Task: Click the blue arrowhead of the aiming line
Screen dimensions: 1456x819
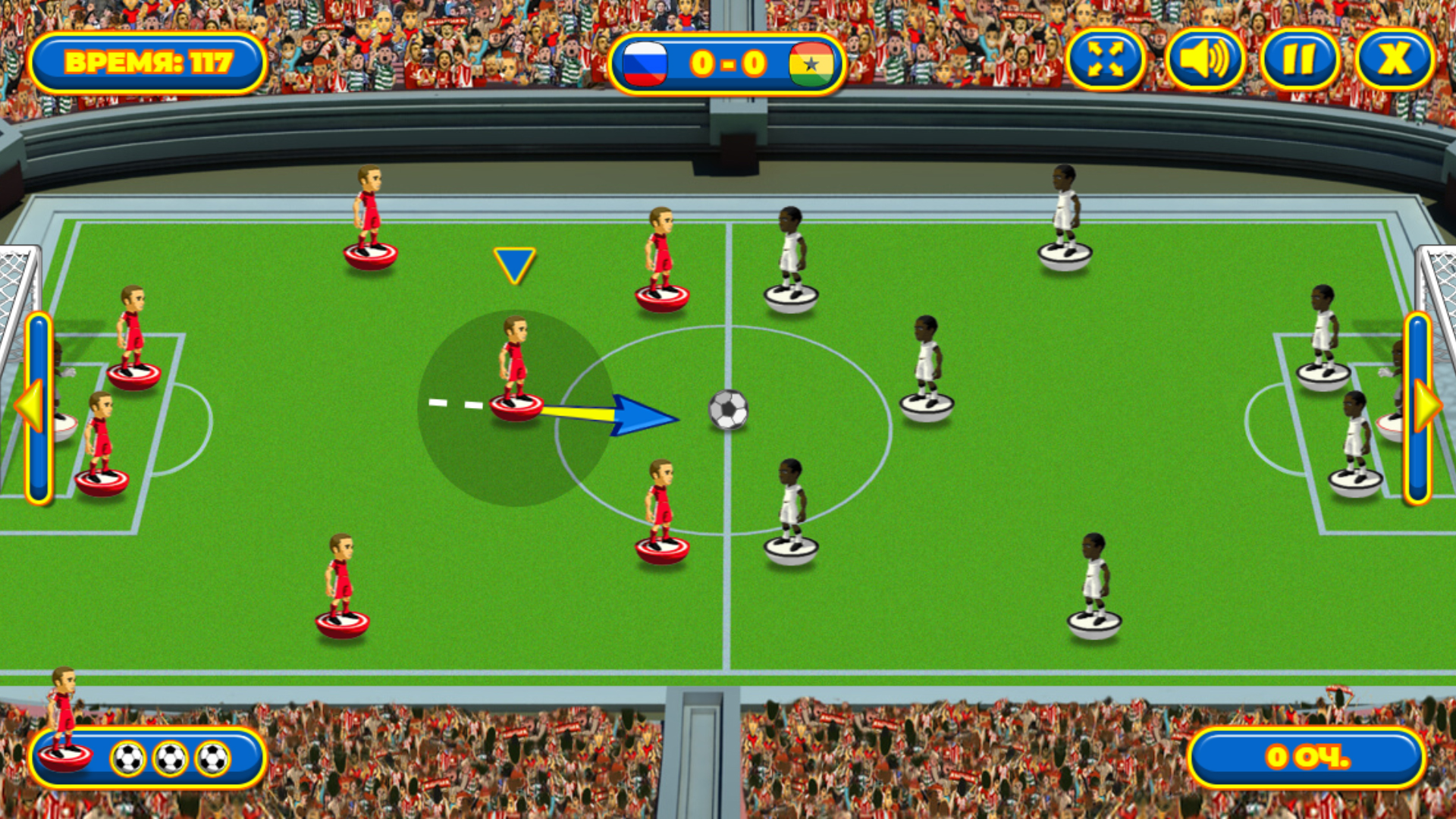Action: (645, 416)
